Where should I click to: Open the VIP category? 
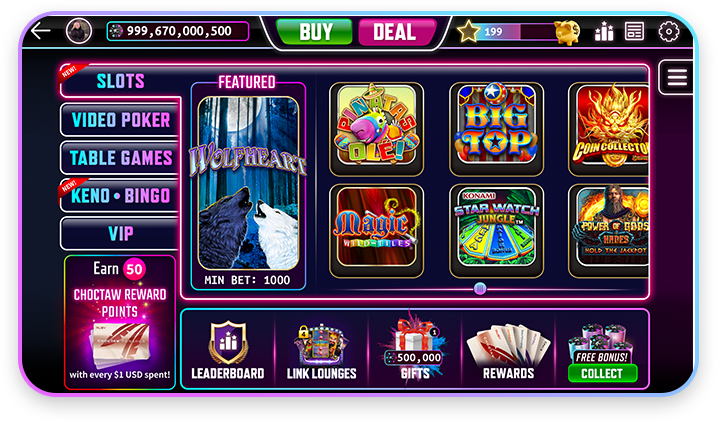[x=120, y=233]
